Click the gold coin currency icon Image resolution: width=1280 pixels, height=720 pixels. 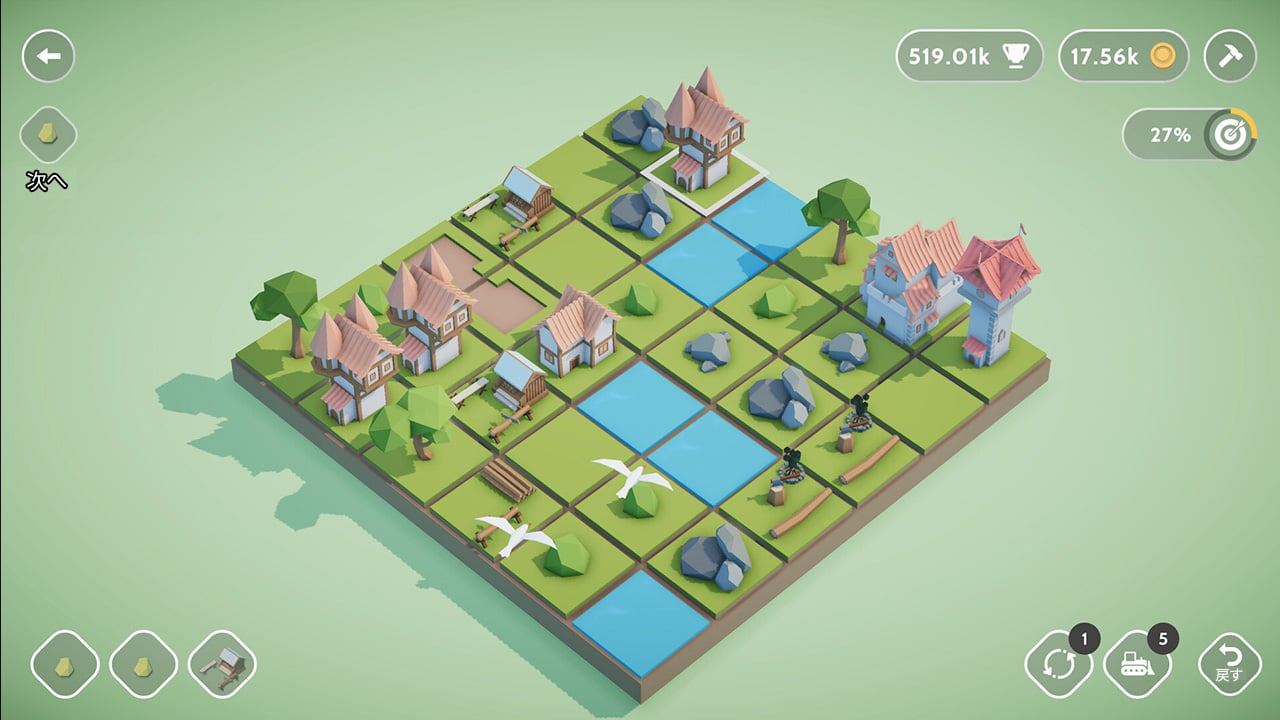pos(1165,57)
